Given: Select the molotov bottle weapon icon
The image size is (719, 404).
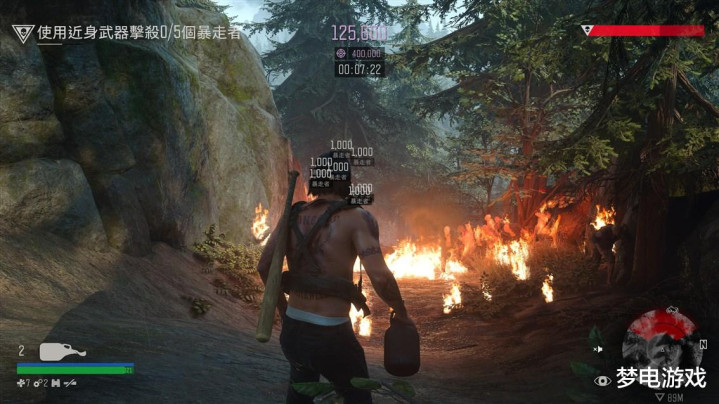Looking at the screenshot, I should tap(62, 351).
